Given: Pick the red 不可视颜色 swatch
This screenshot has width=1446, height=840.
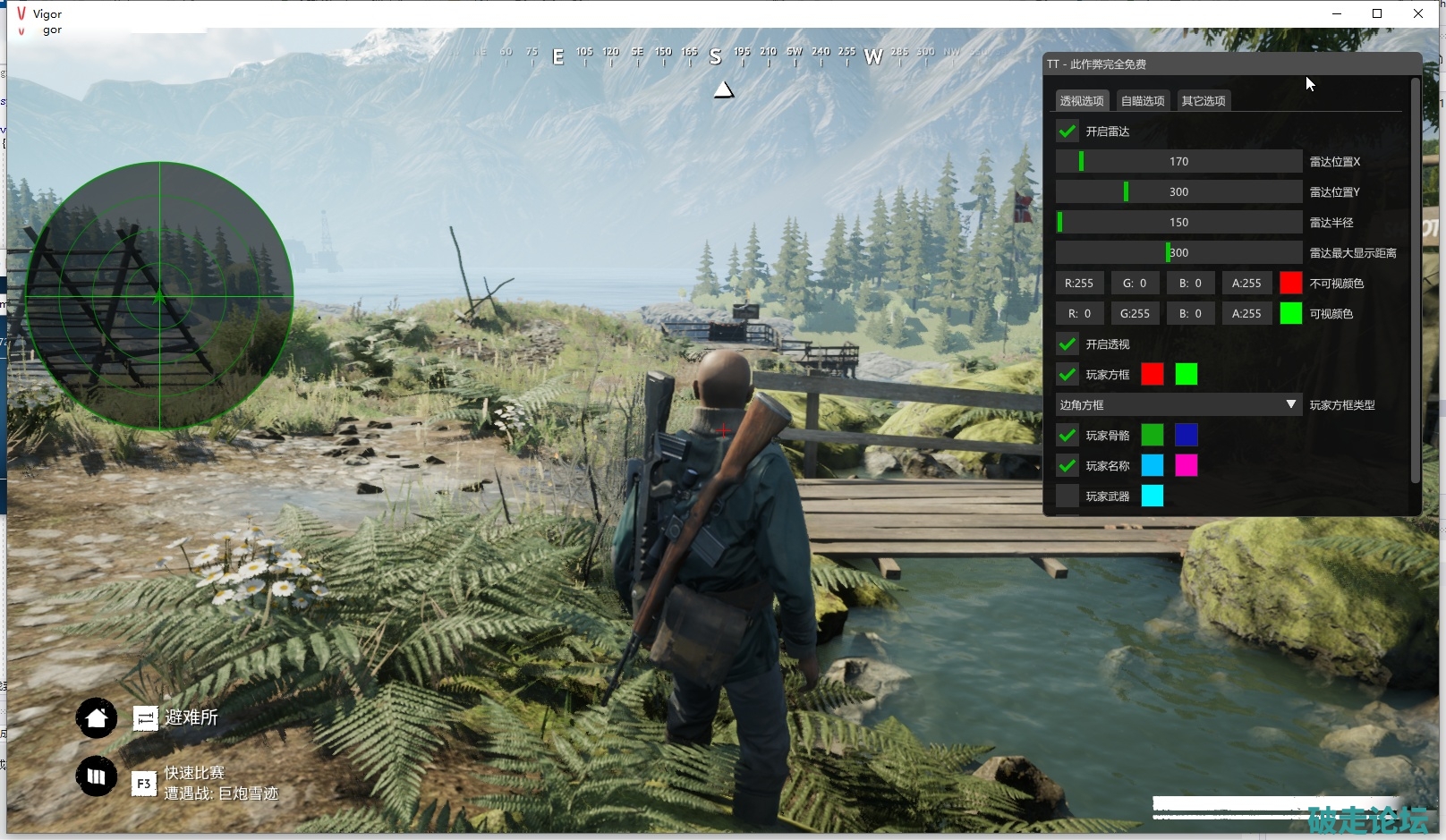Looking at the screenshot, I should coord(1290,284).
